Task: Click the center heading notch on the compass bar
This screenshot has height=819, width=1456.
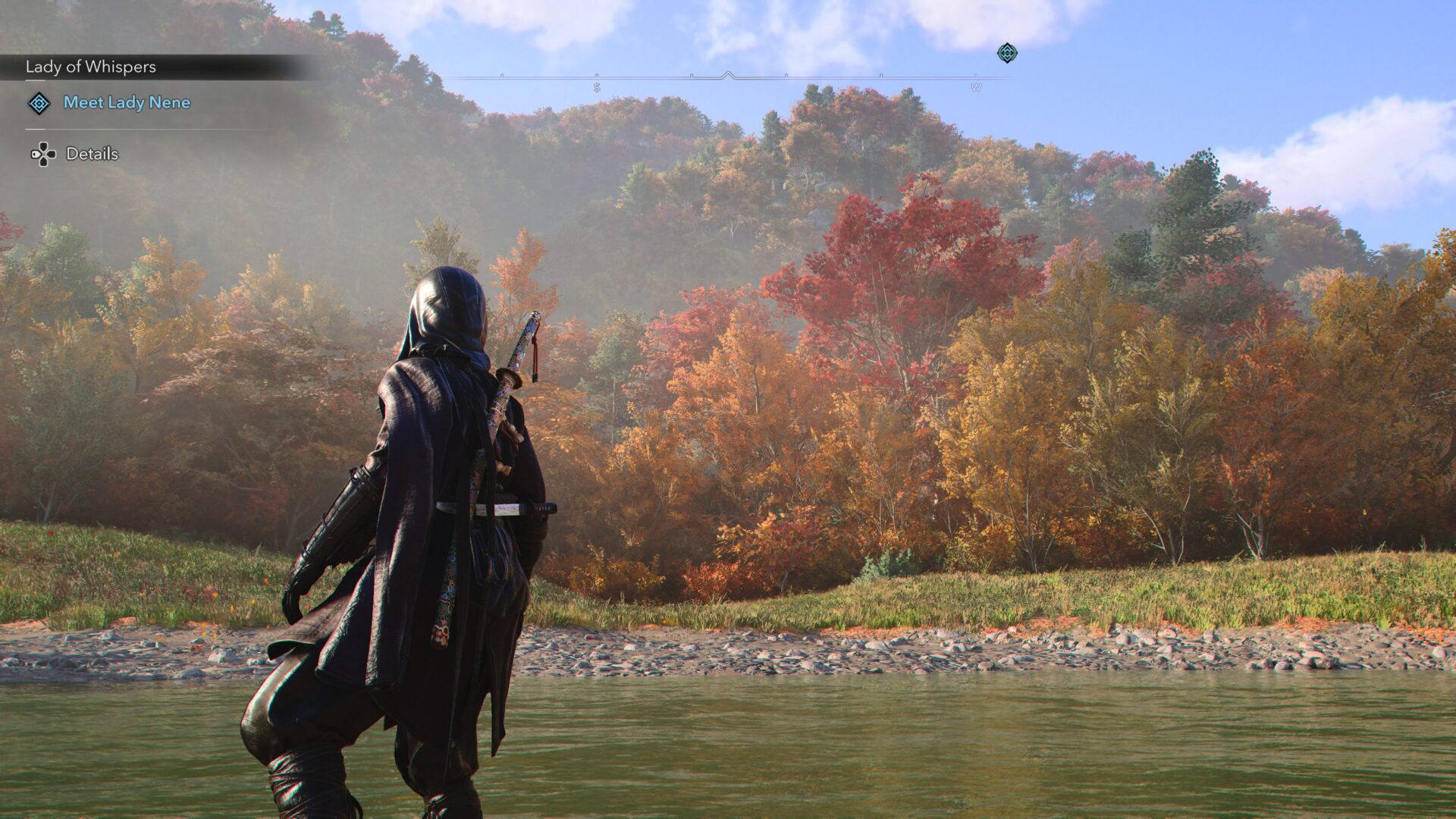Action: [730, 75]
